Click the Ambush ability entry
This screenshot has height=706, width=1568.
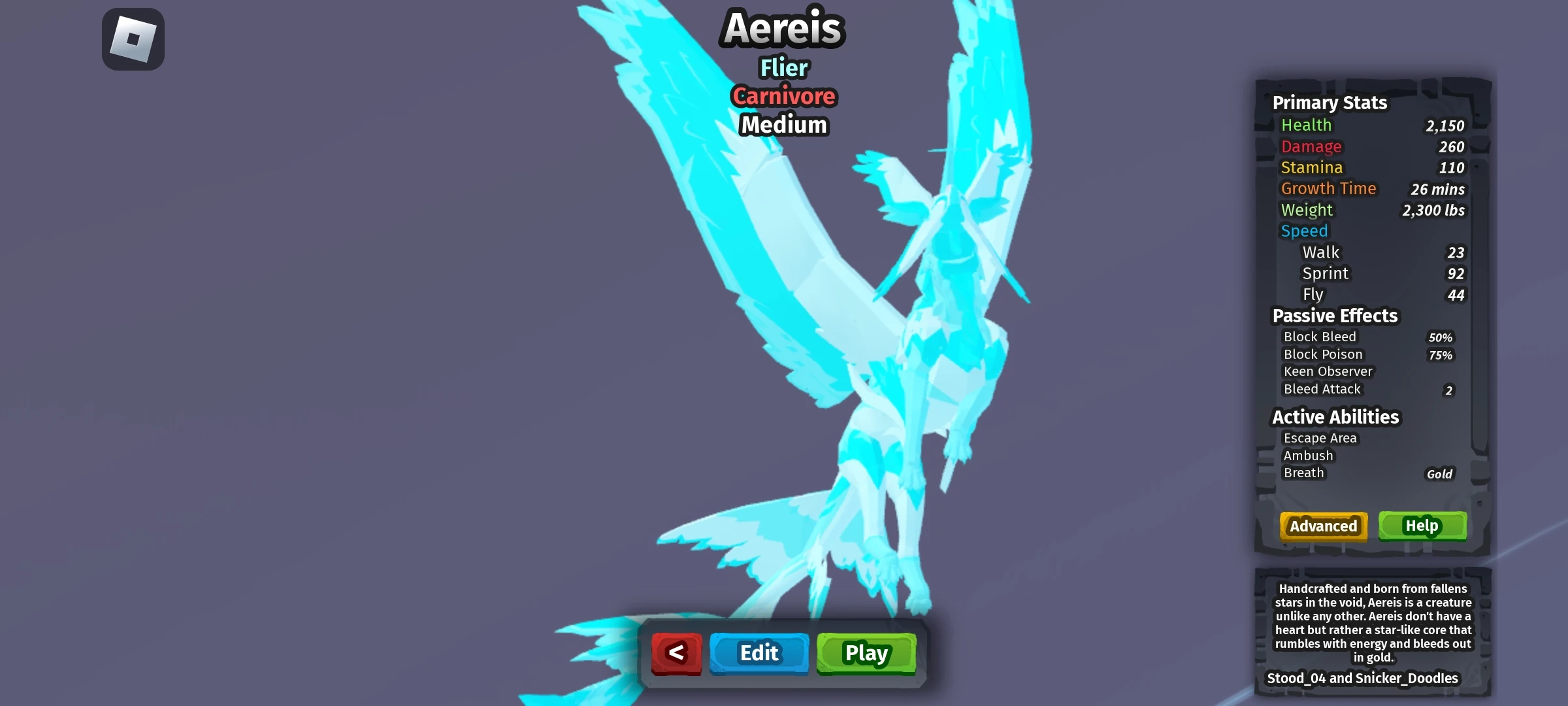1309,455
